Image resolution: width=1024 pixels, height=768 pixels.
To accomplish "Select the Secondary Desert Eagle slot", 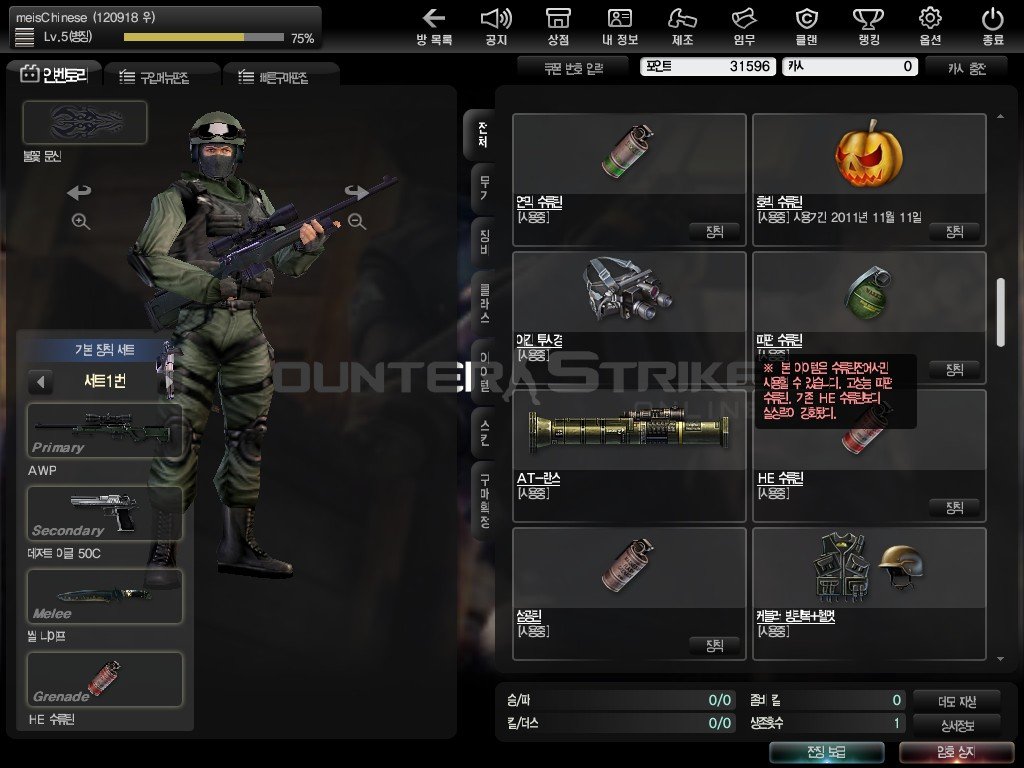I will (x=105, y=514).
